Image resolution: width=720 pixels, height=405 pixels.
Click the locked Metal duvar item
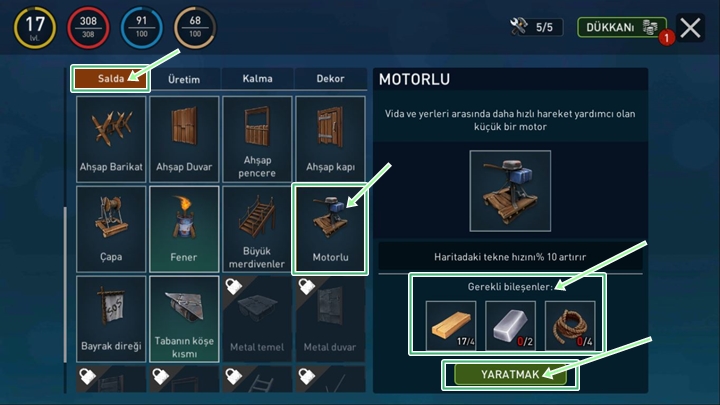(331, 319)
